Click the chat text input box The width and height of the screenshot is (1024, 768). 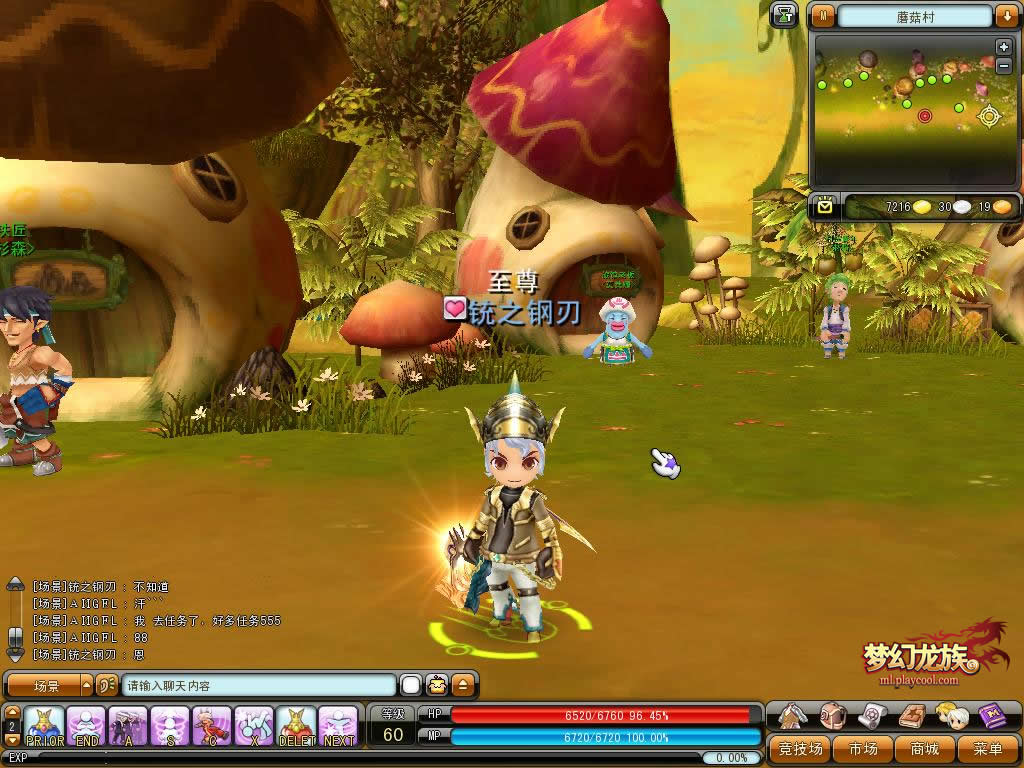pos(258,686)
